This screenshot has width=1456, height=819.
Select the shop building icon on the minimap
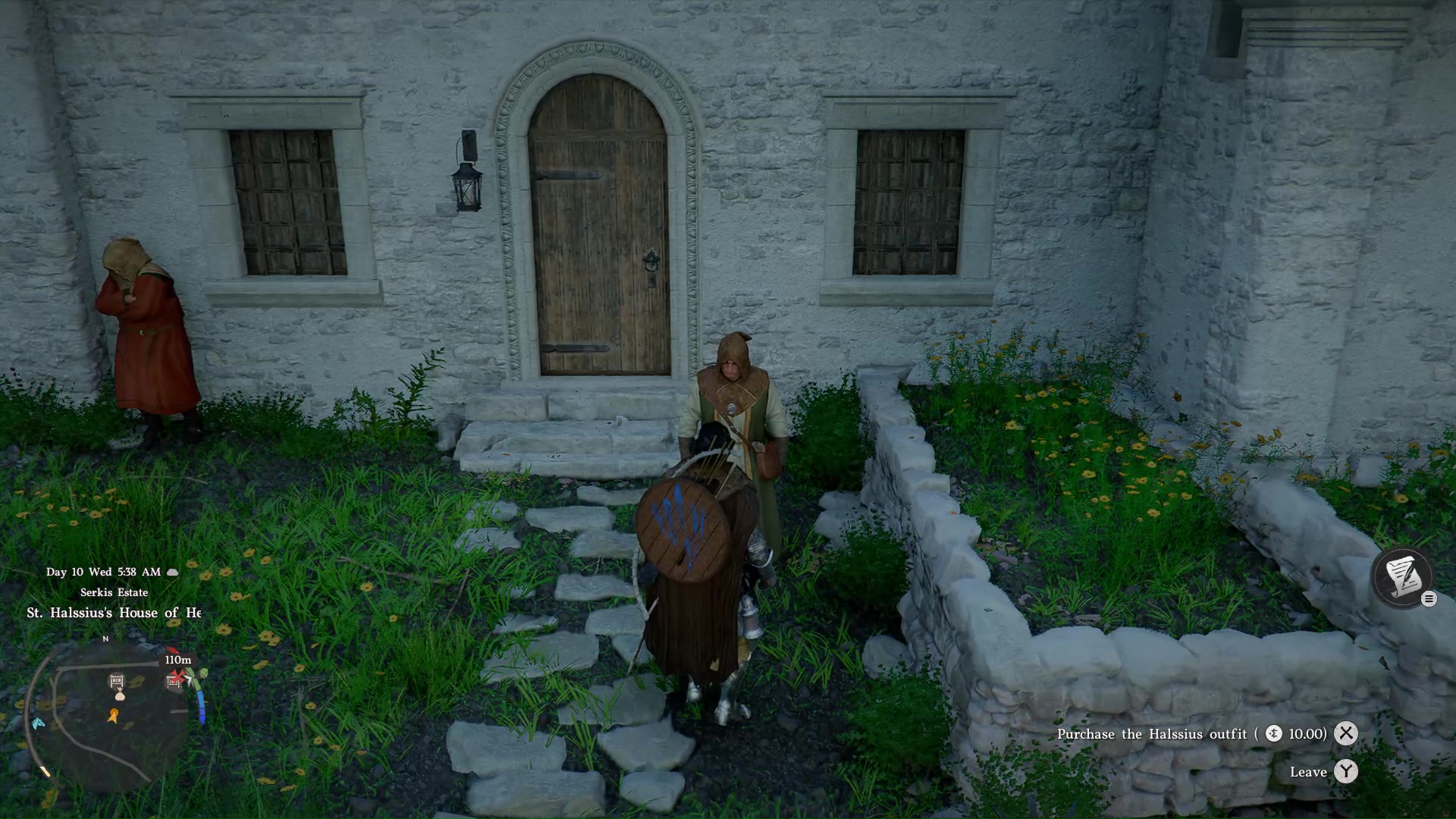click(118, 681)
